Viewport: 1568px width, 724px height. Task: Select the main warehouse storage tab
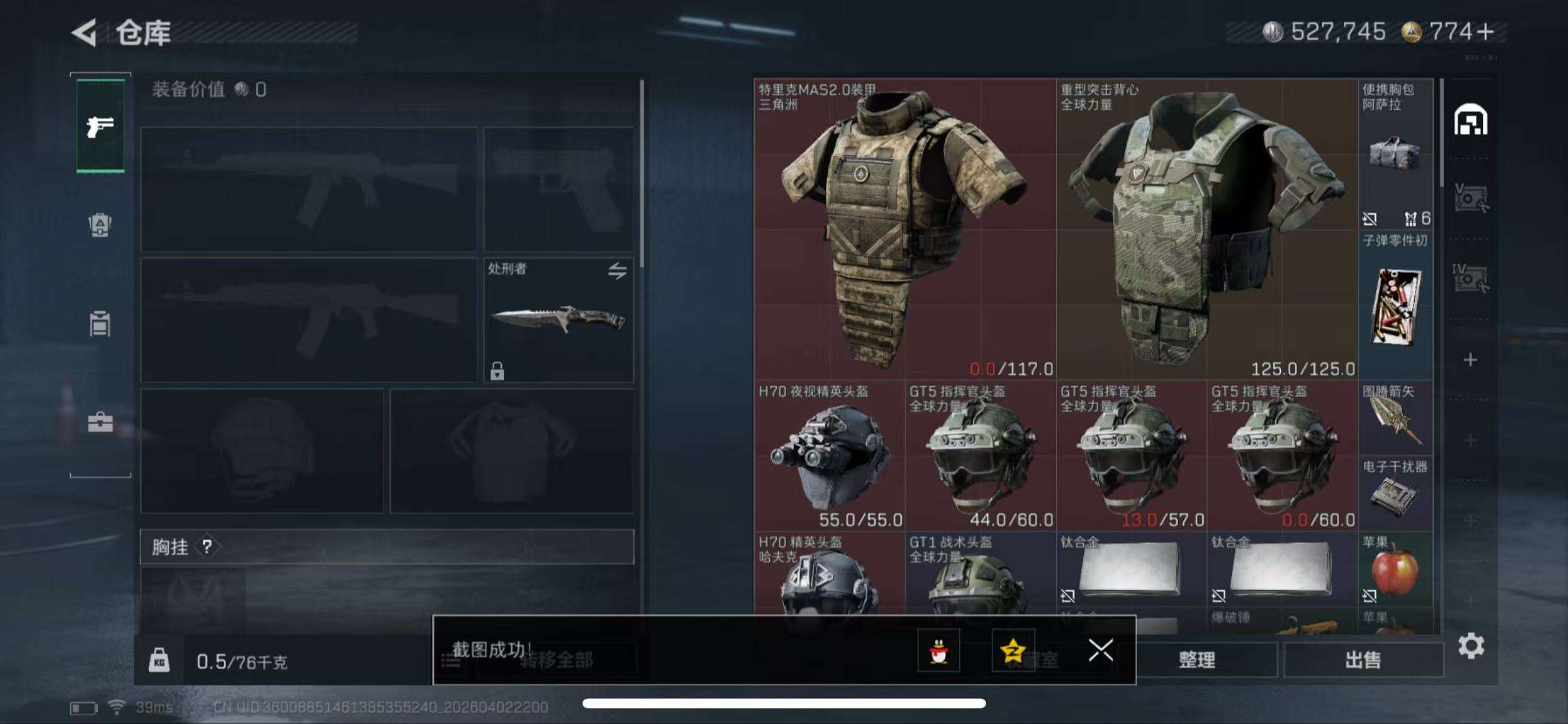(x=1471, y=120)
